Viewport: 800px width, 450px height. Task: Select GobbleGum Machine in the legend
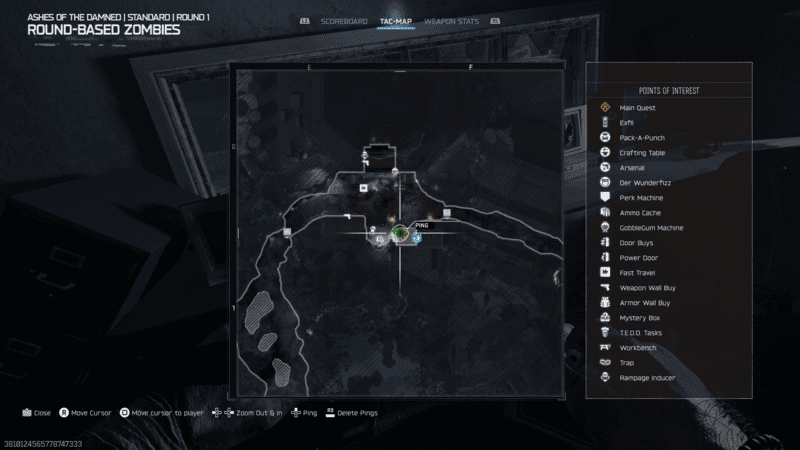[x=651, y=227]
